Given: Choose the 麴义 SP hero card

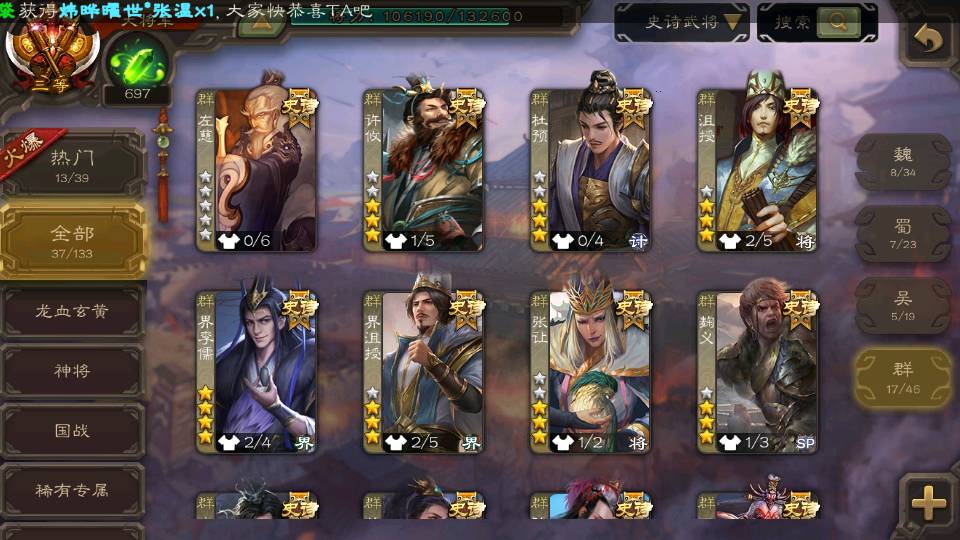Looking at the screenshot, I should coord(757,371).
